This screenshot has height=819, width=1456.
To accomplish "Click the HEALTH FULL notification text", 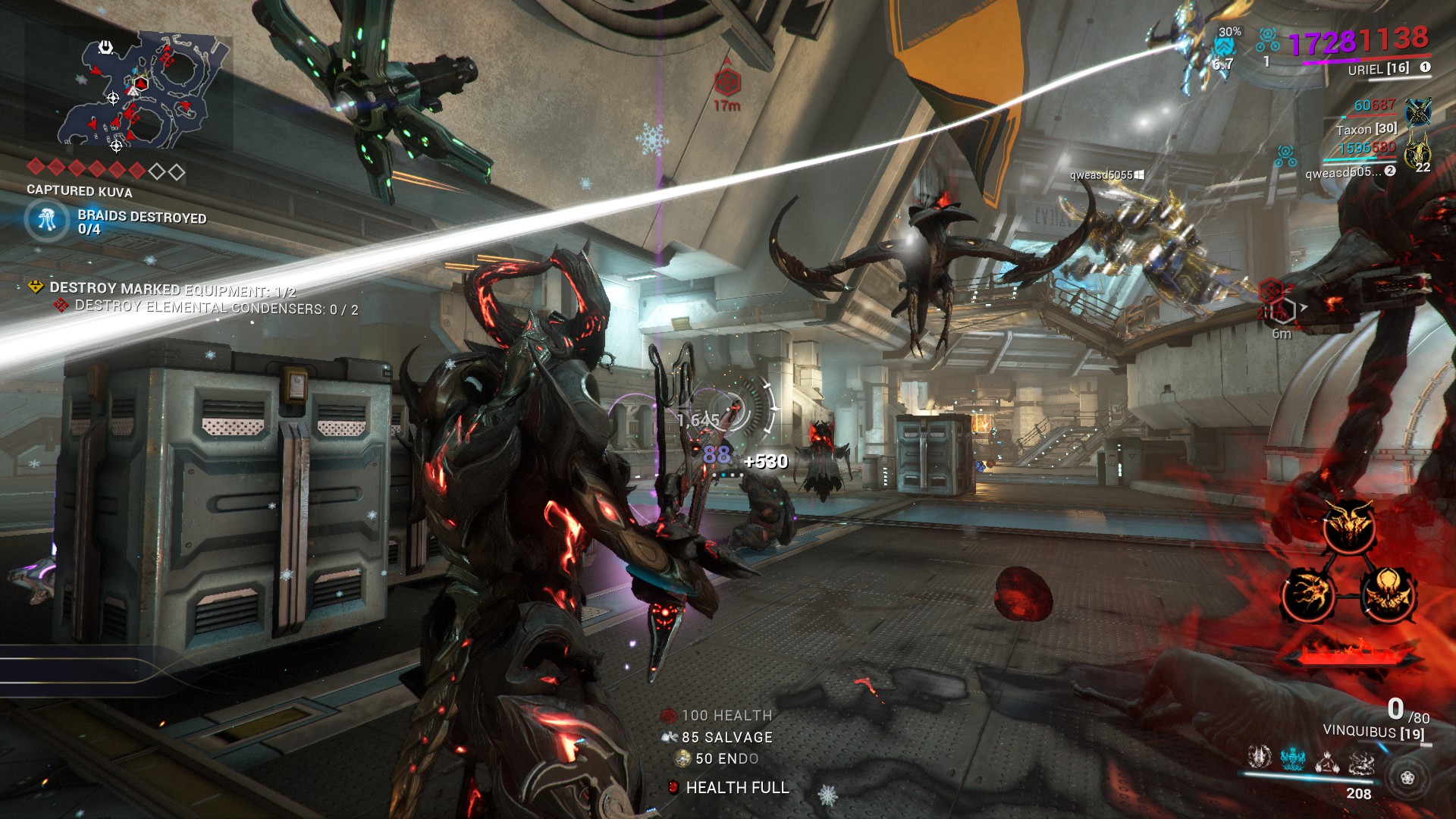I will 736,788.
